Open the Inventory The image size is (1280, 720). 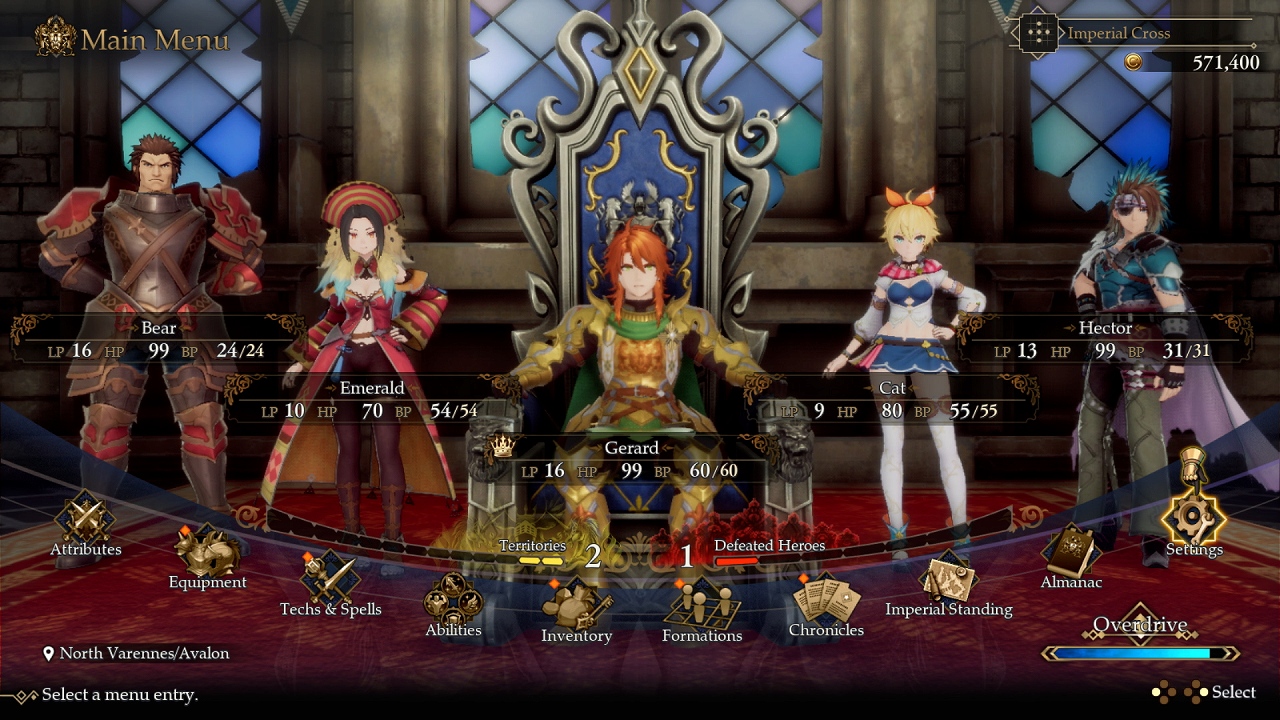tap(576, 611)
